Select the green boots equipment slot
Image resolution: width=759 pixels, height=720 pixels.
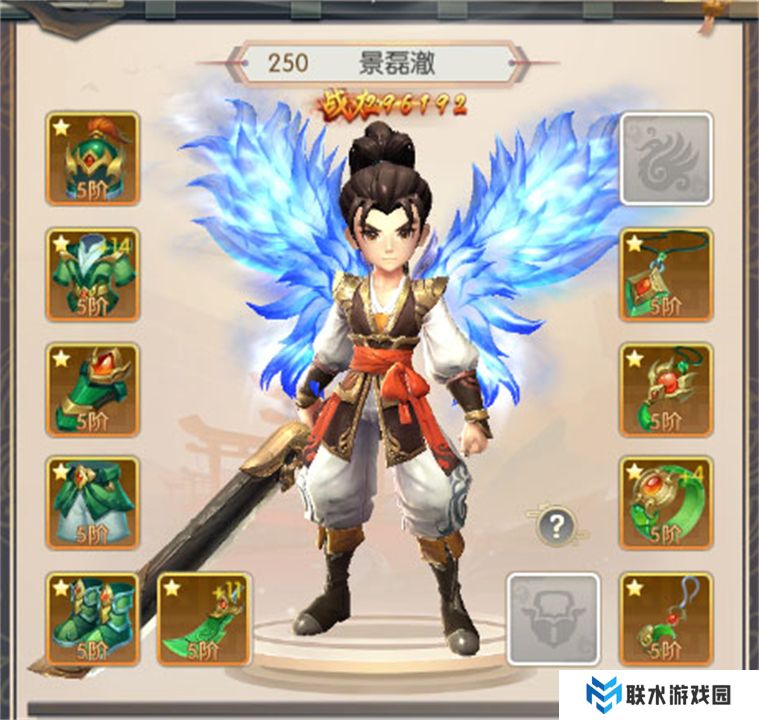92,619
